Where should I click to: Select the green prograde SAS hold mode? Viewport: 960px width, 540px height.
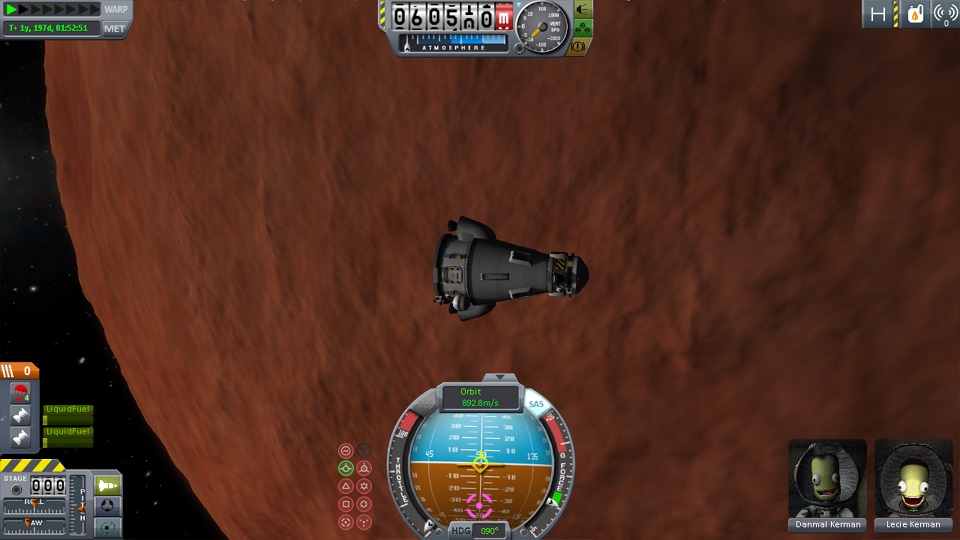coord(346,468)
